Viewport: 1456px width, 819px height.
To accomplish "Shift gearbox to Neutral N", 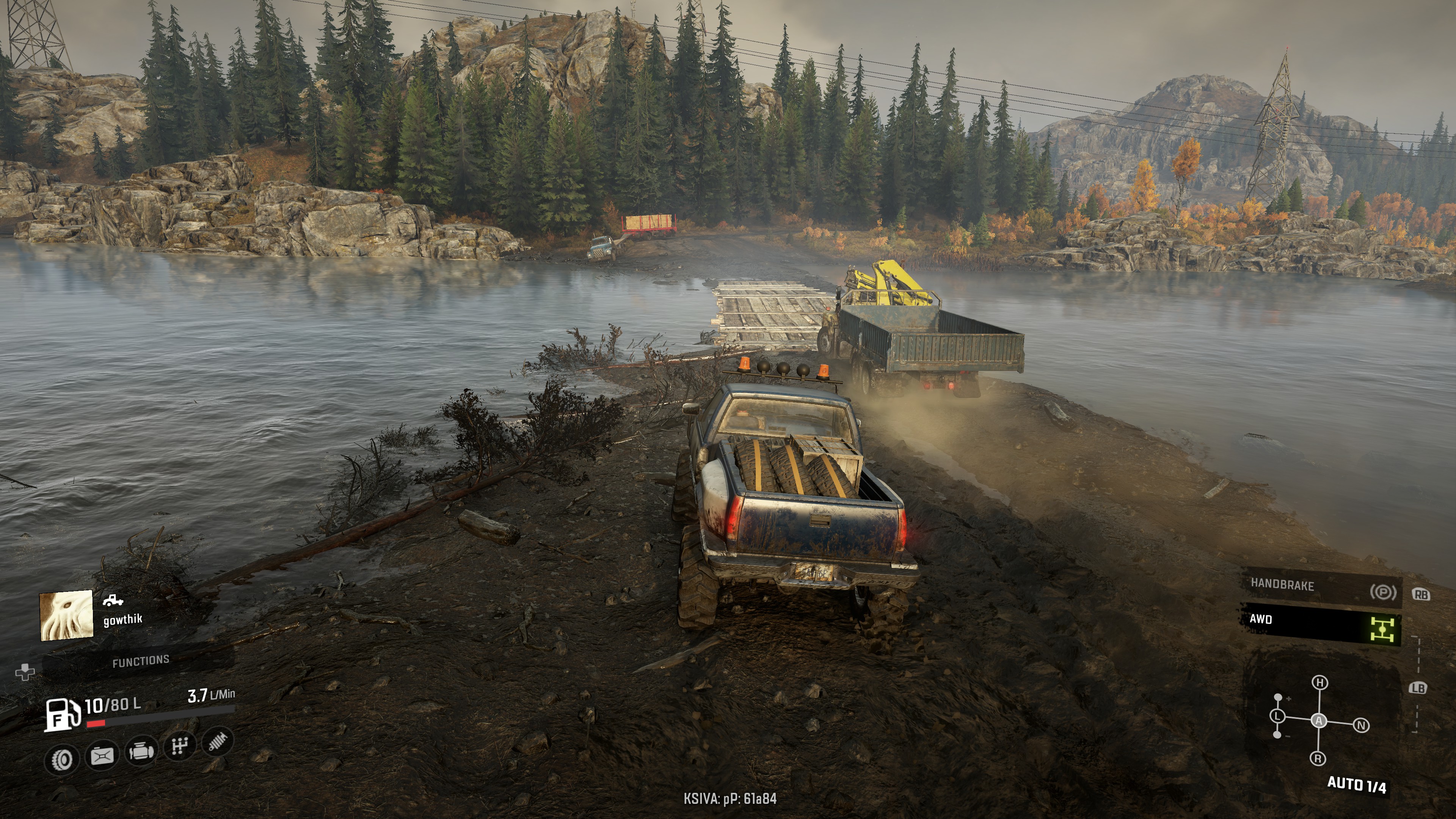I will (1362, 725).
